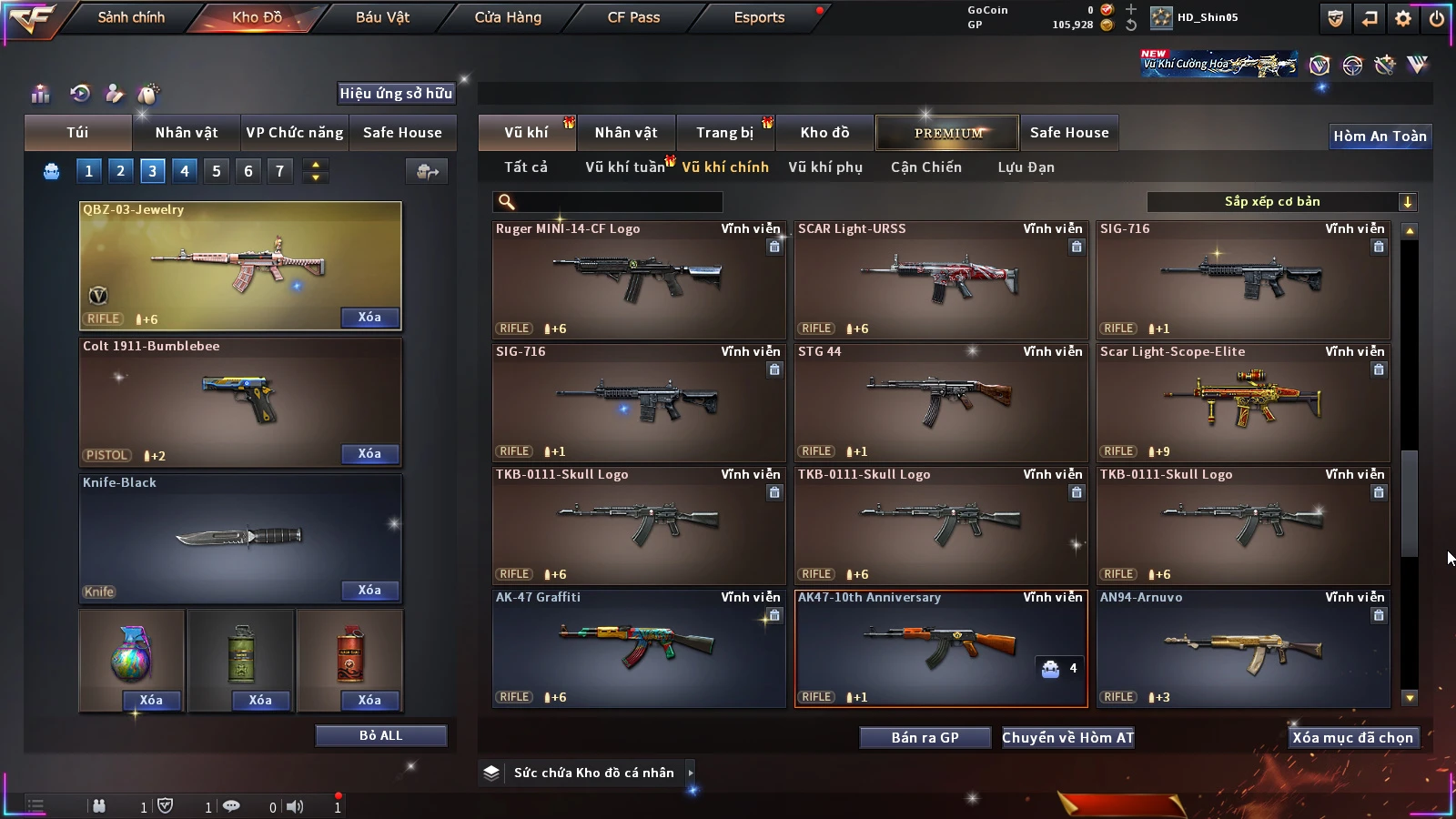Viewport: 1456px width, 819px height.
Task: Select the AK-47 Graffiti rifle
Action: pos(638,648)
